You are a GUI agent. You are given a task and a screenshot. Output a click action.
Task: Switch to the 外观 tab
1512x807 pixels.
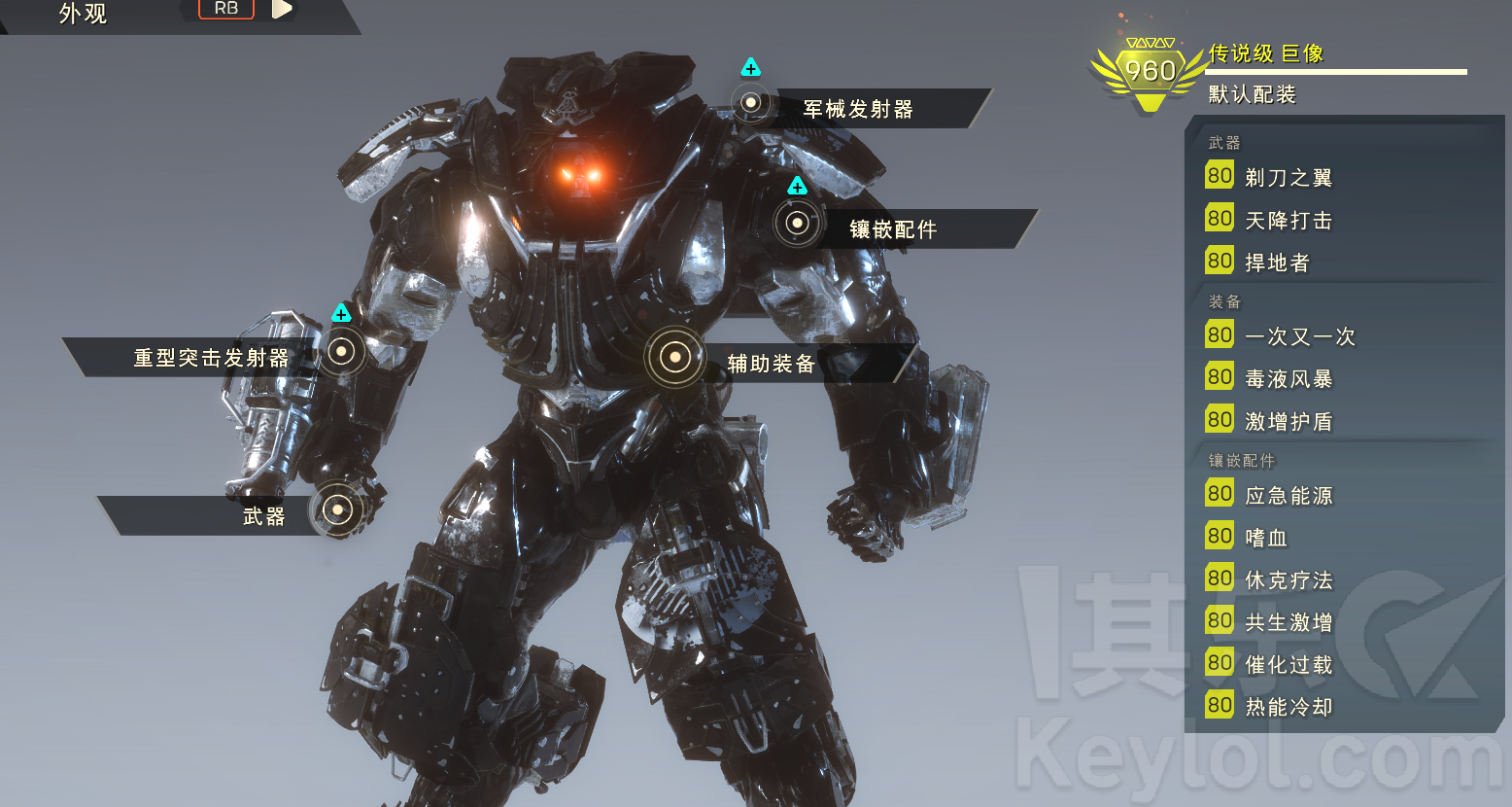pyautogui.click(x=84, y=14)
